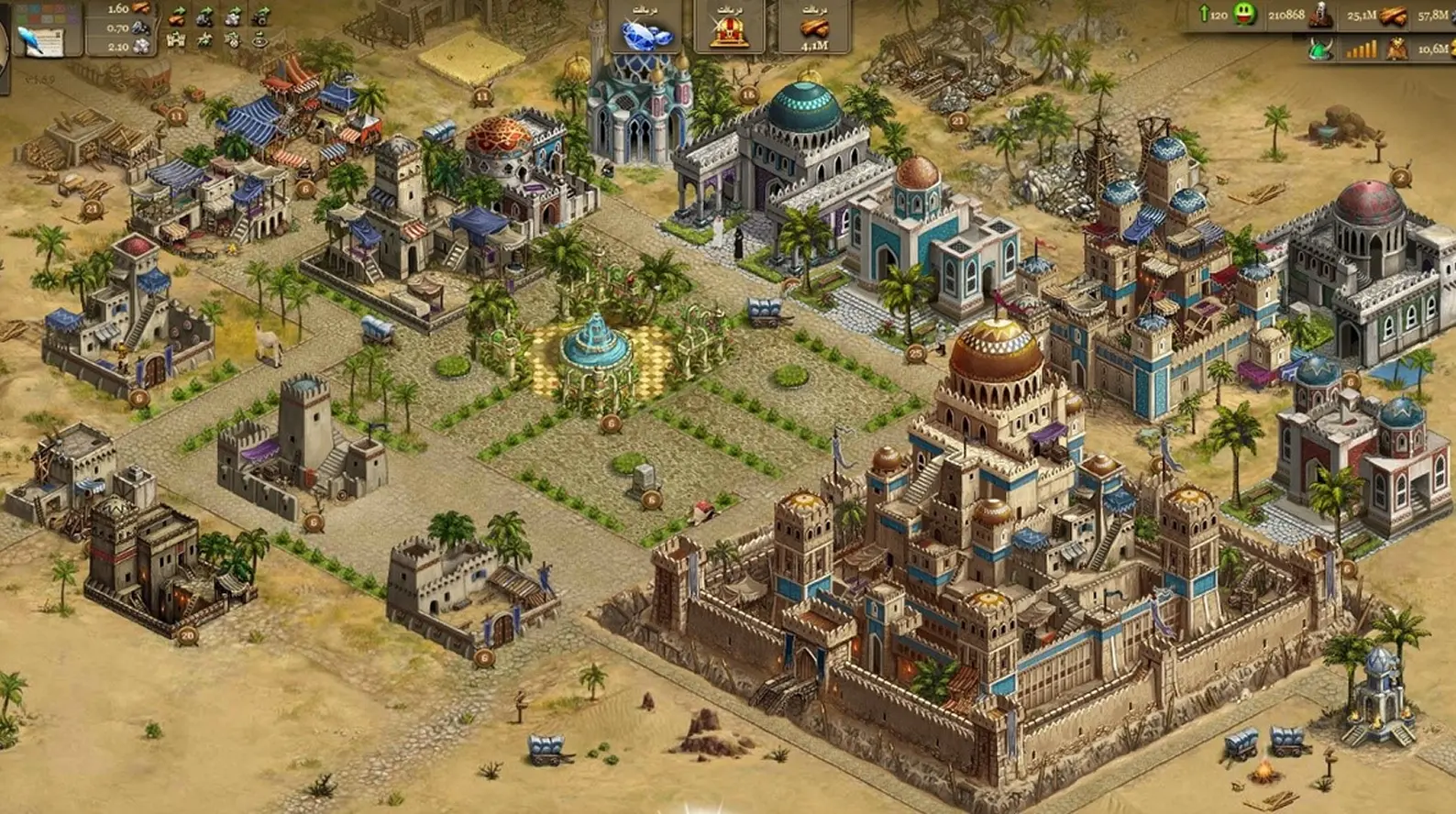The width and height of the screenshot is (1456, 814).
Task: Click the cannon transfer arrow icon
Action: [x=261, y=16]
